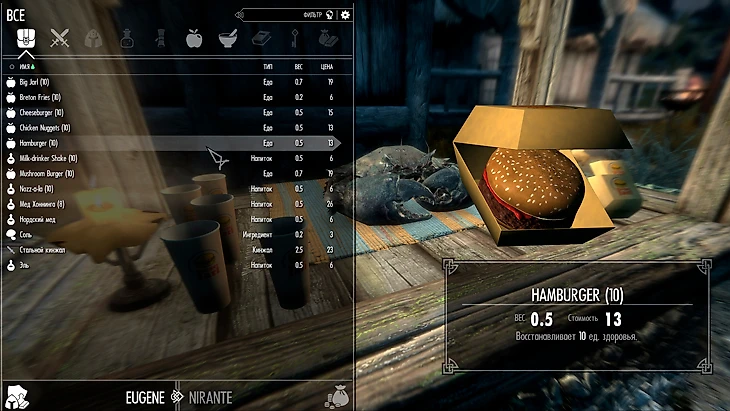The width and height of the screenshot is (730, 411).
Task: Open the armor helmet category tab
Action: [x=92, y=38]
